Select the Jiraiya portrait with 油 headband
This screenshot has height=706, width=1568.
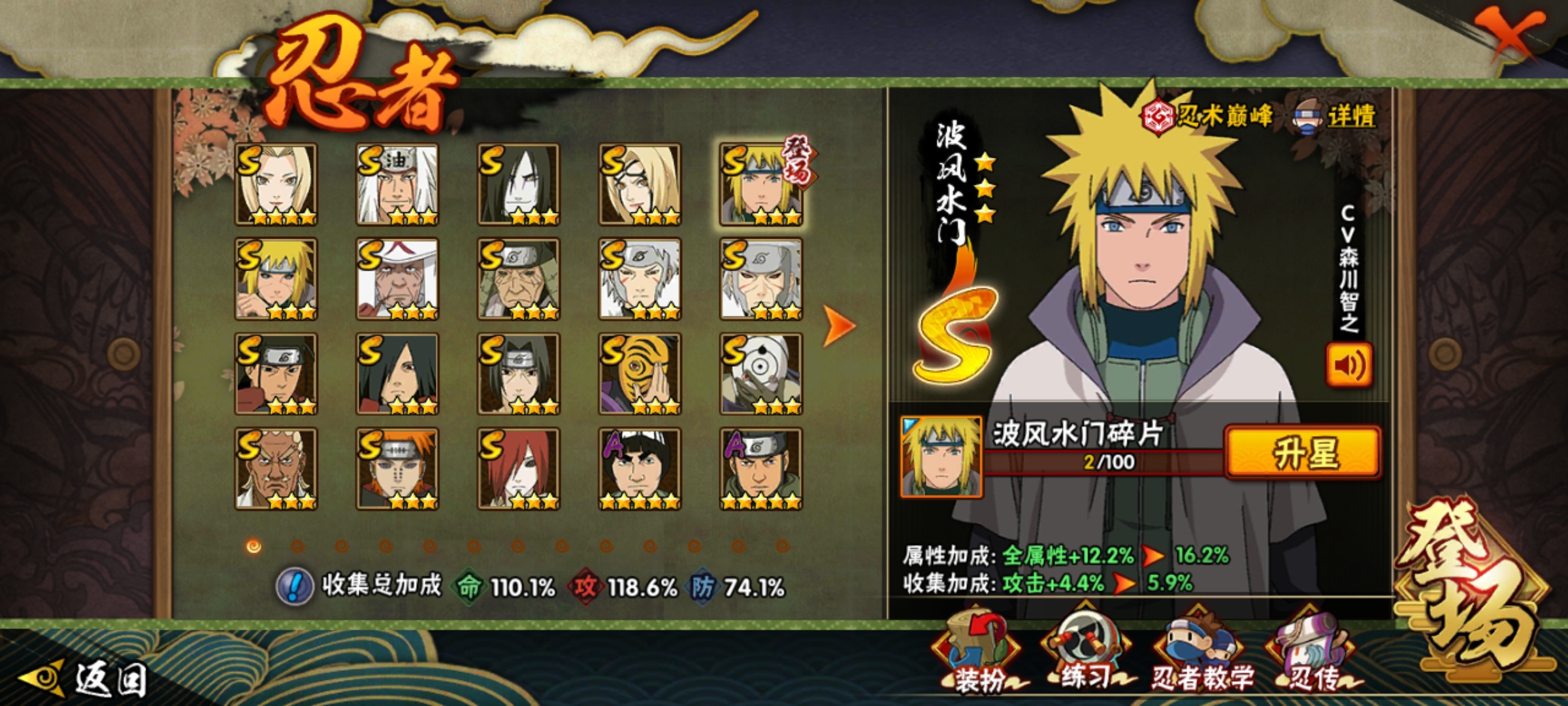point(397,184)
